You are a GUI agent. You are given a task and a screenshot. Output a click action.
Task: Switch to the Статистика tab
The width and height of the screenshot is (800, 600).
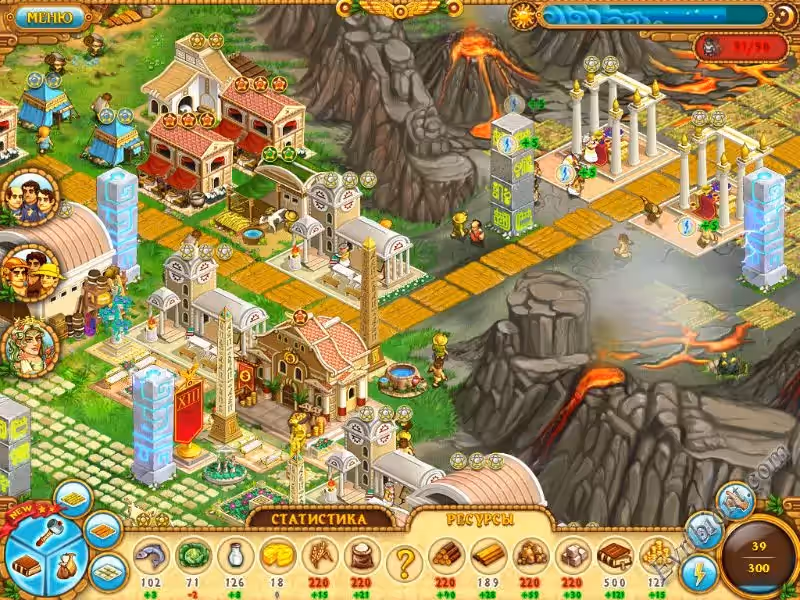coord(320,518)
